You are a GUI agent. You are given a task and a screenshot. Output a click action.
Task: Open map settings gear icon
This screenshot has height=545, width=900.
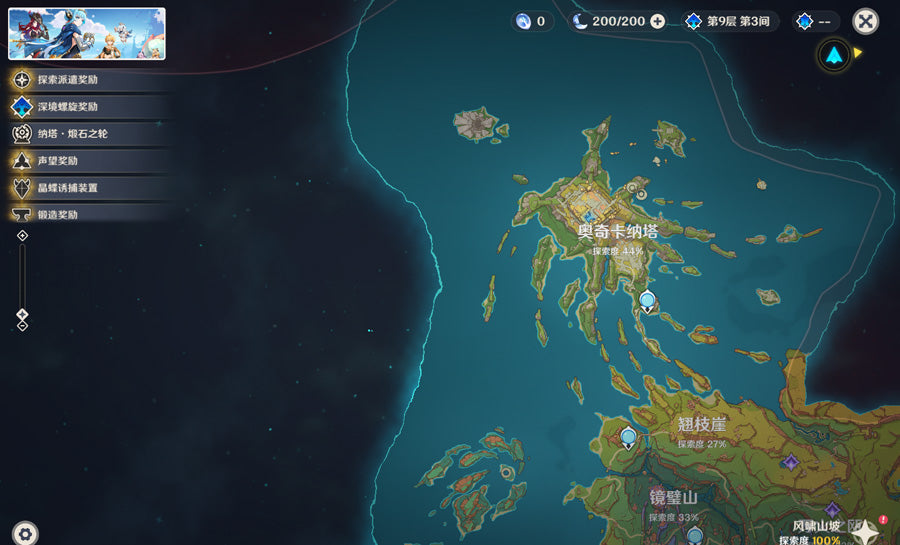tap(25, 533)
